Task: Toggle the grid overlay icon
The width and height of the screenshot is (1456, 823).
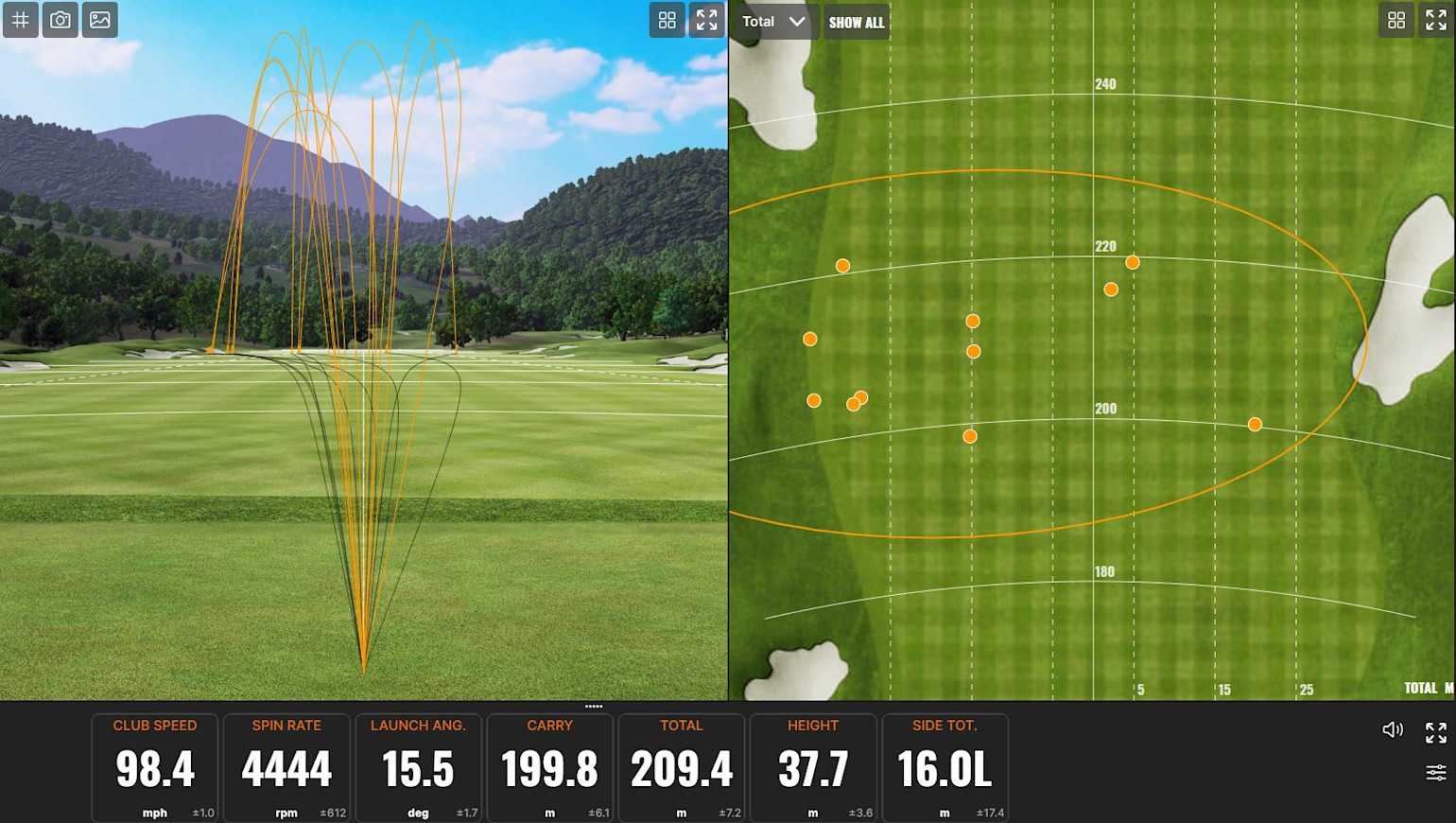Action: tap(21, 20)
